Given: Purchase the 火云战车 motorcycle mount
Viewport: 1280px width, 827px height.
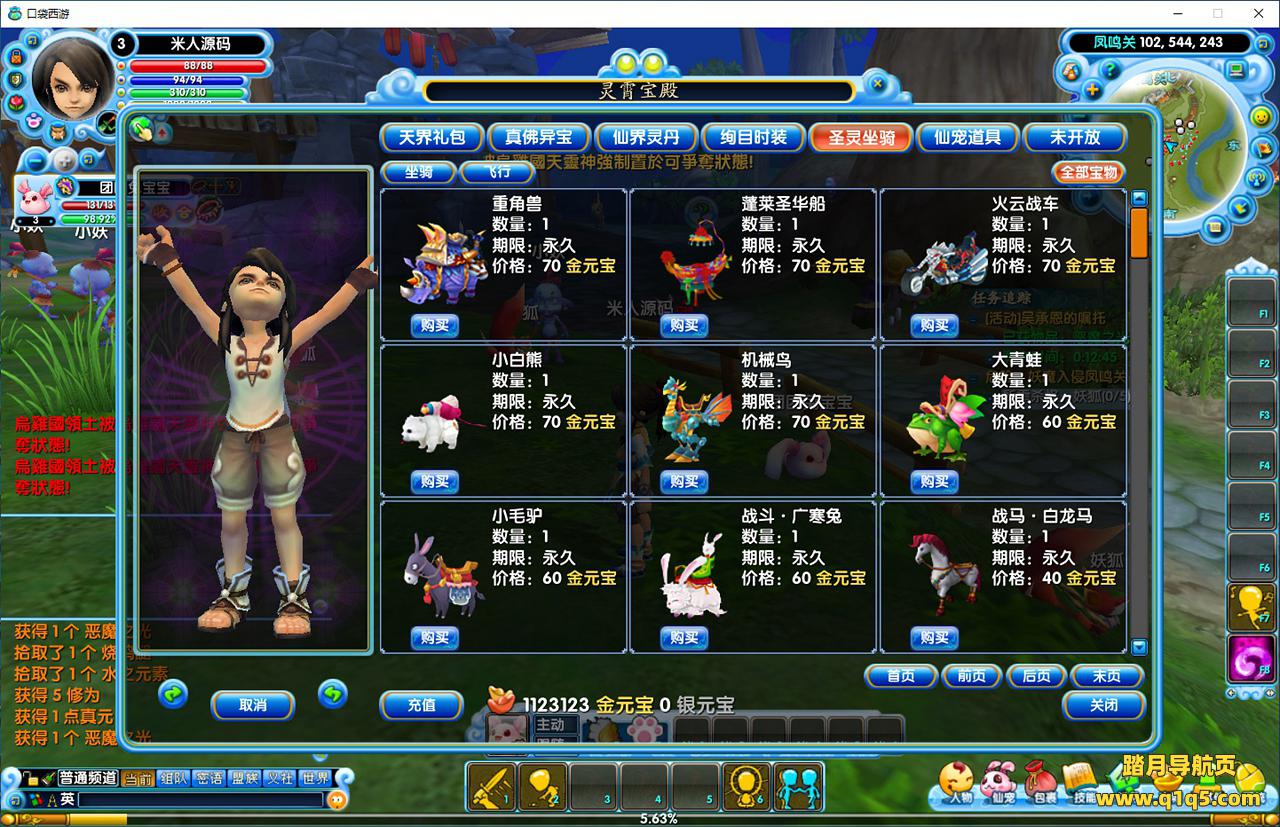Looking at the screenshot, I should (x=934, y=325).
